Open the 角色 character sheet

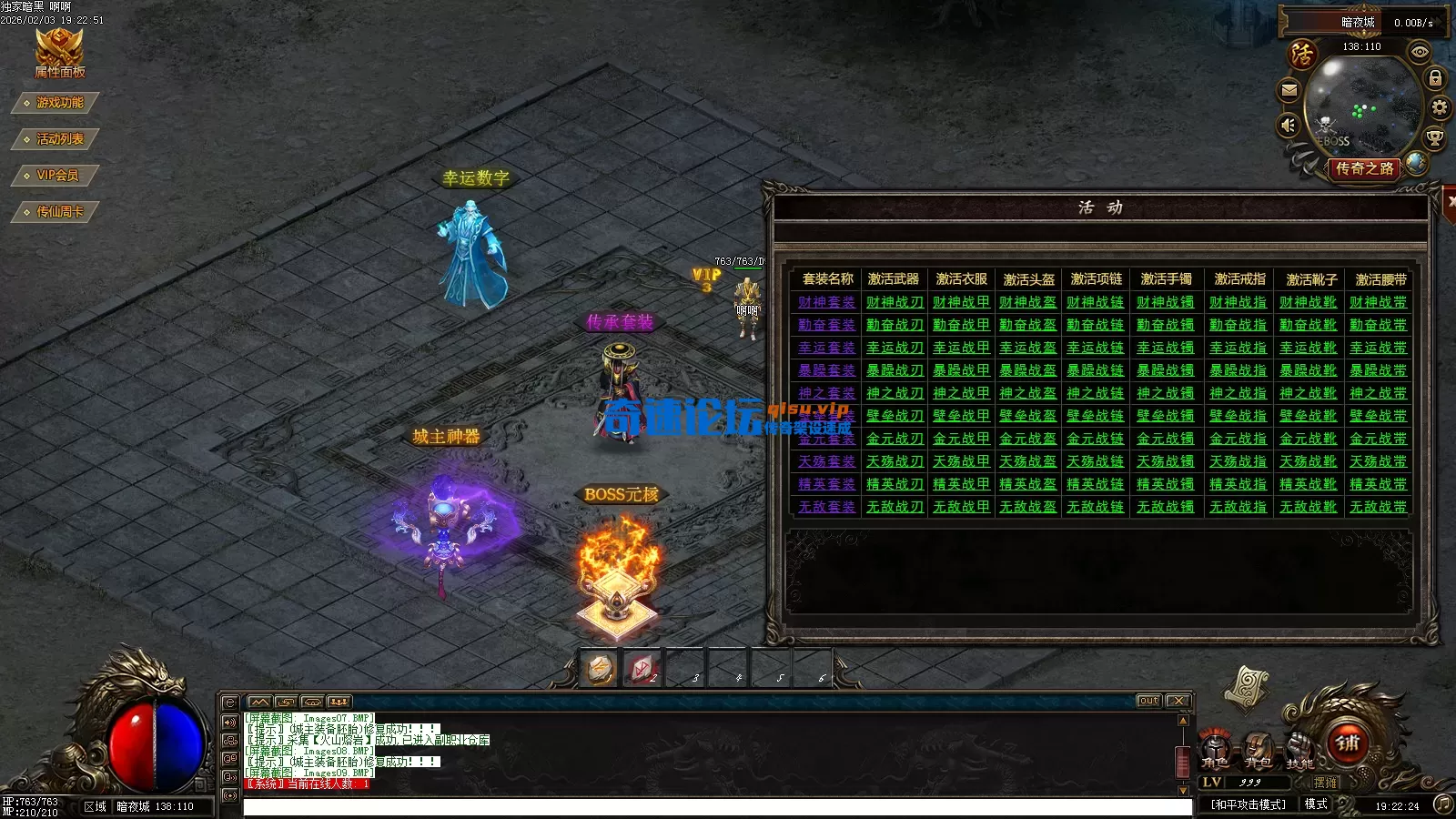pyautogui.click(x=1215, y=749)
